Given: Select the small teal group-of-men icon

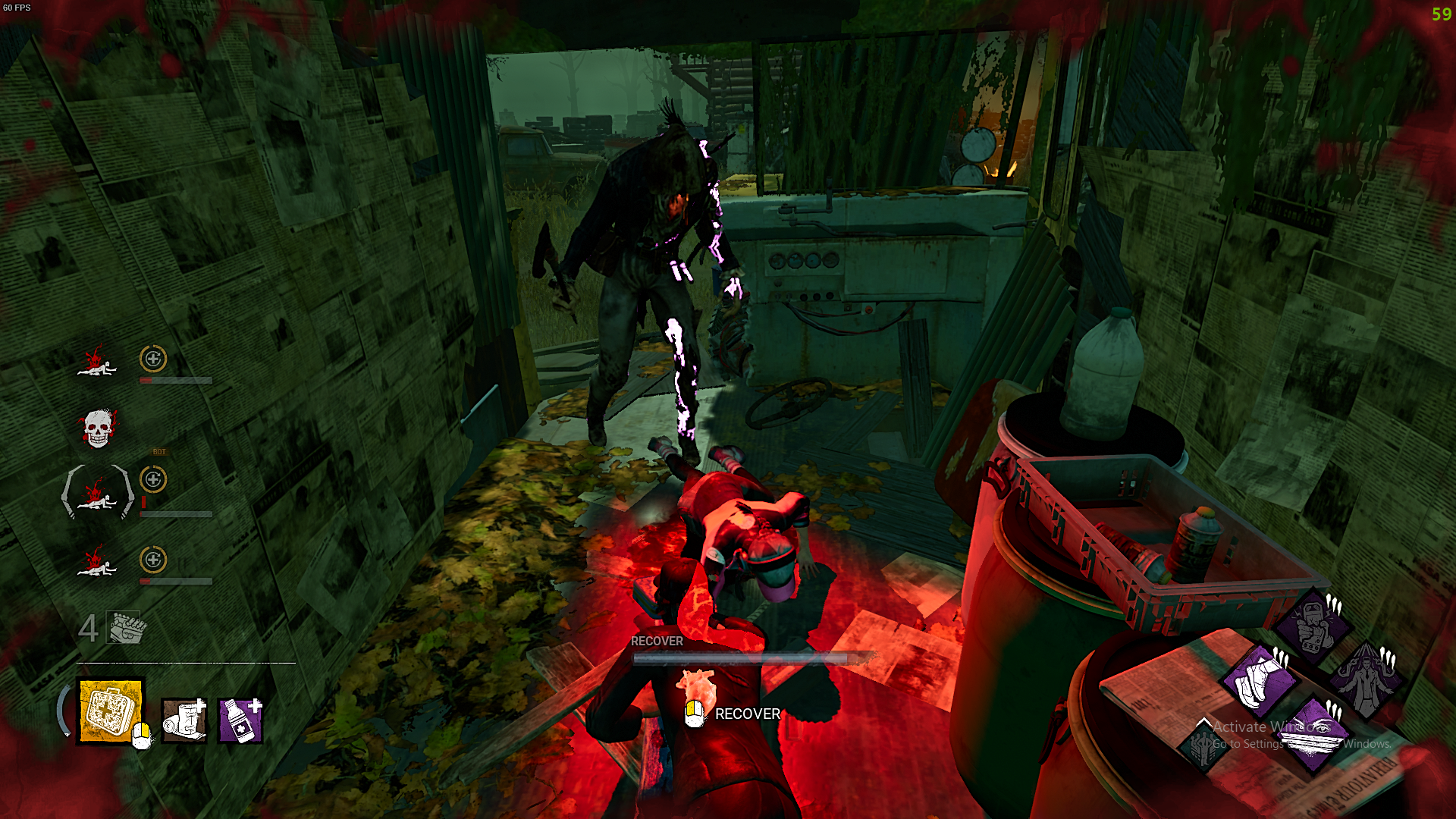Looking at the screenshot, I should [x=1203, y=745].
